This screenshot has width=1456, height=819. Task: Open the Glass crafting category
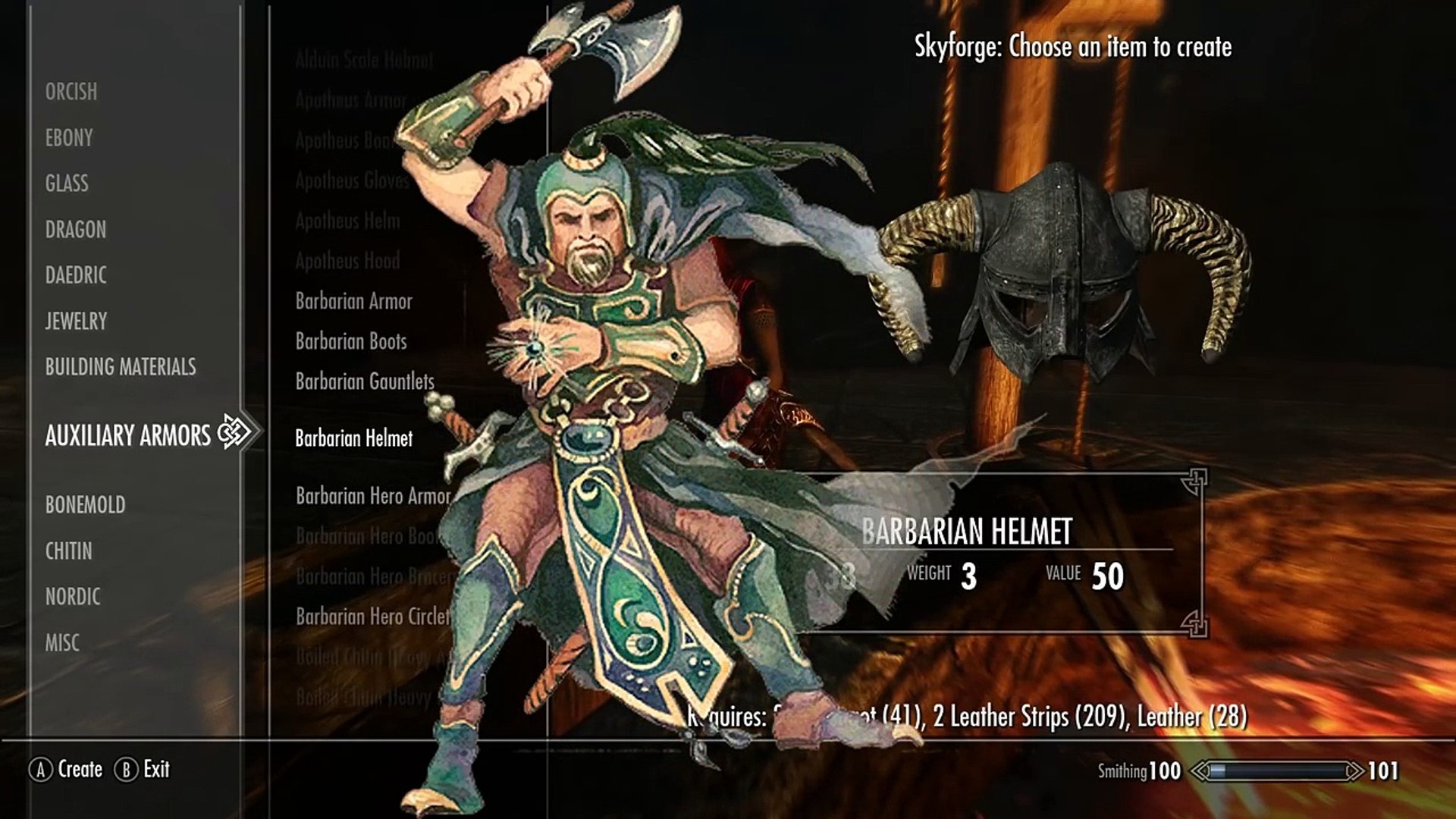[x=67, y=184]
